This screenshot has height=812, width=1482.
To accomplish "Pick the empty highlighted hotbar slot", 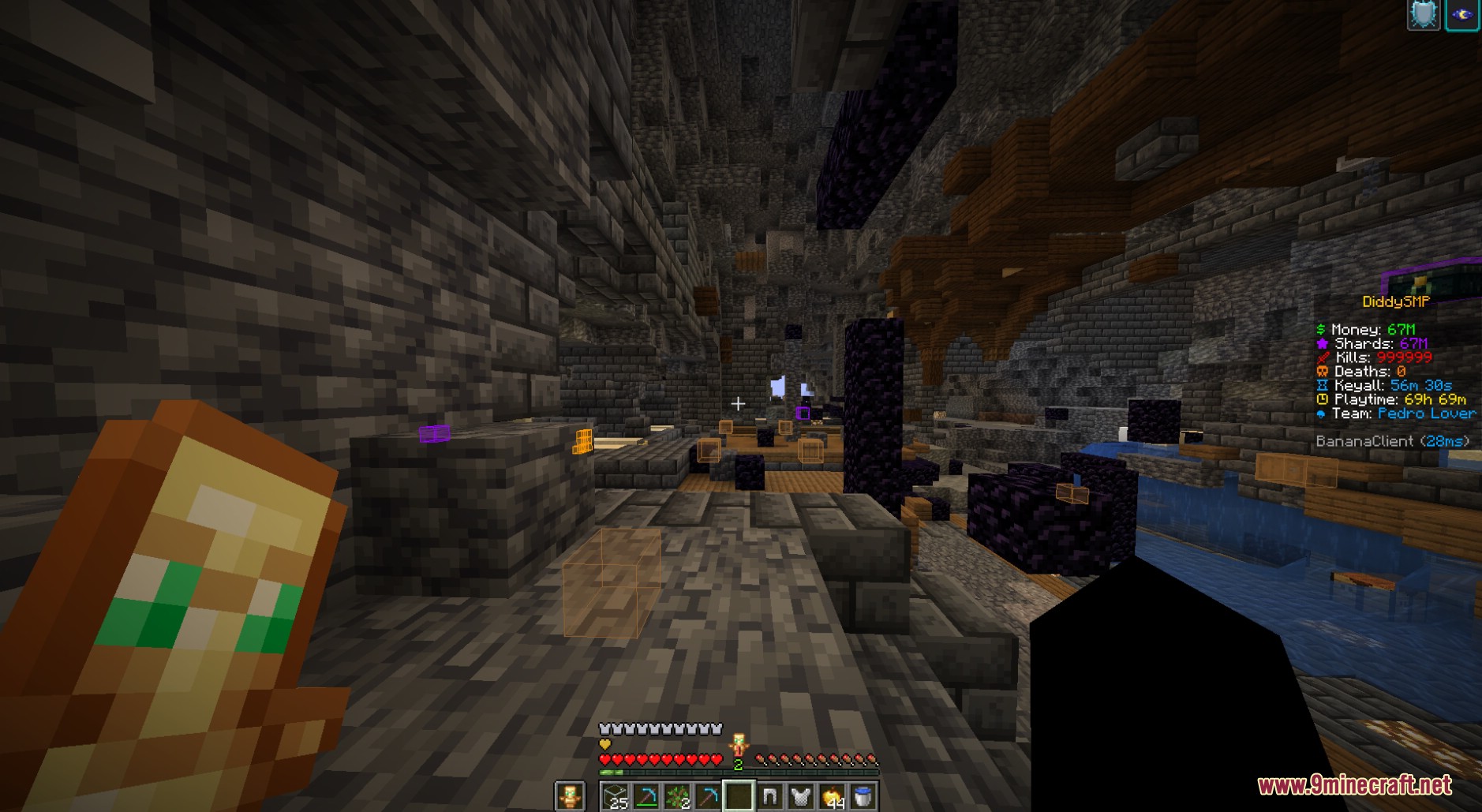I will click(739, 796).
